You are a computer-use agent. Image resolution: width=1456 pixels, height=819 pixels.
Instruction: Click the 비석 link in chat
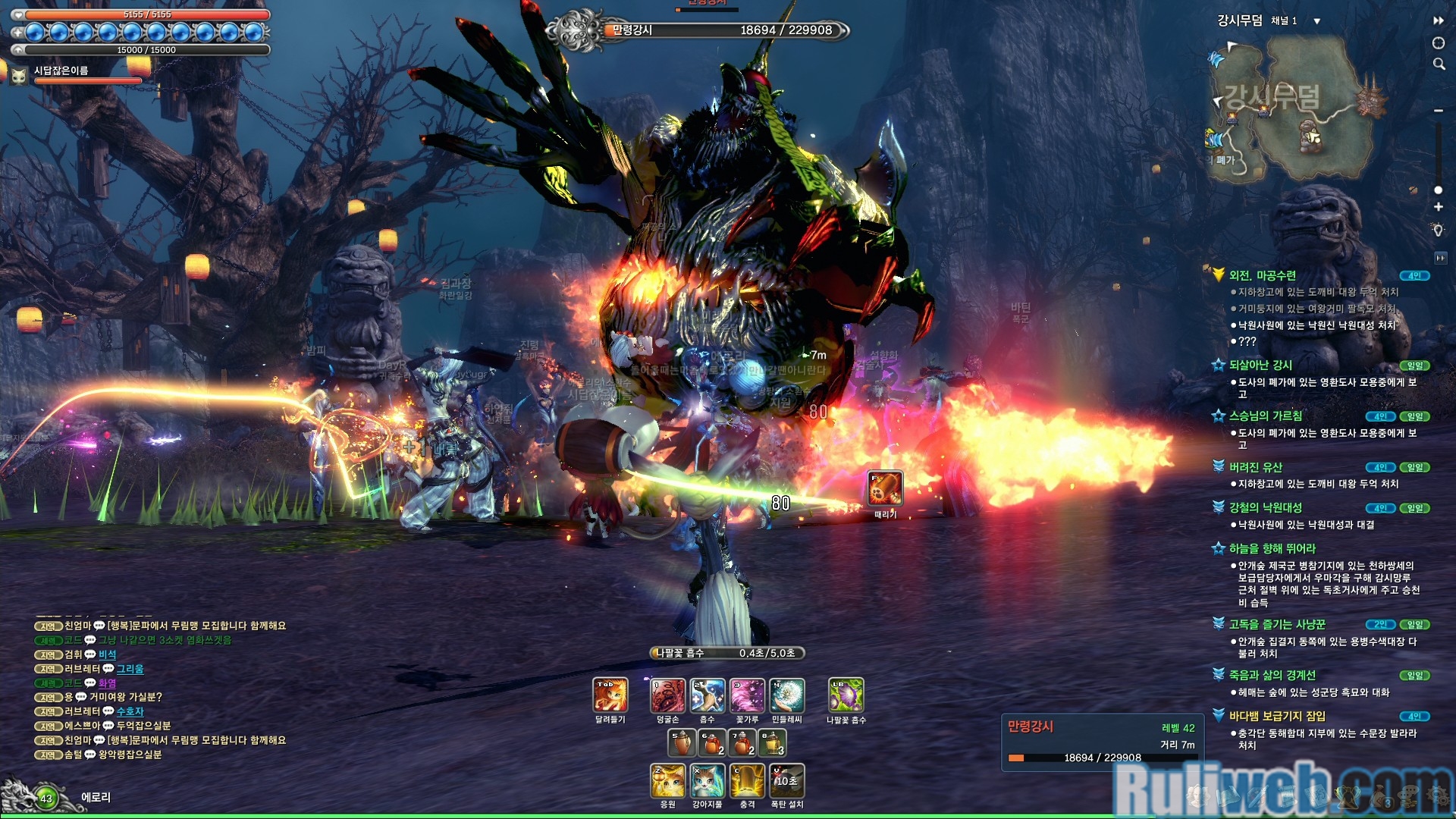point(108,654)
